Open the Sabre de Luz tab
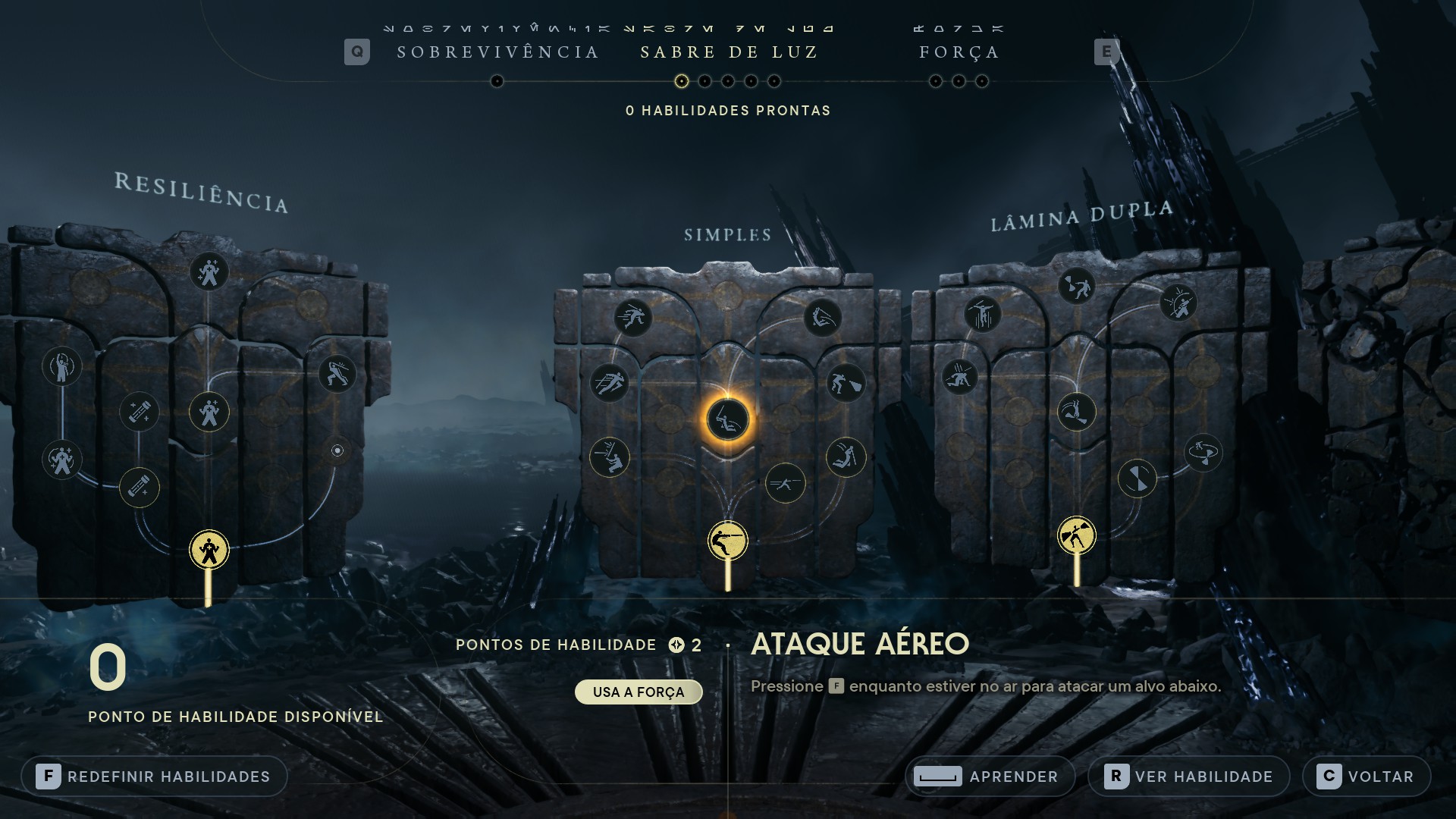This screenshot has width=1456, height=819. point(729,52)
